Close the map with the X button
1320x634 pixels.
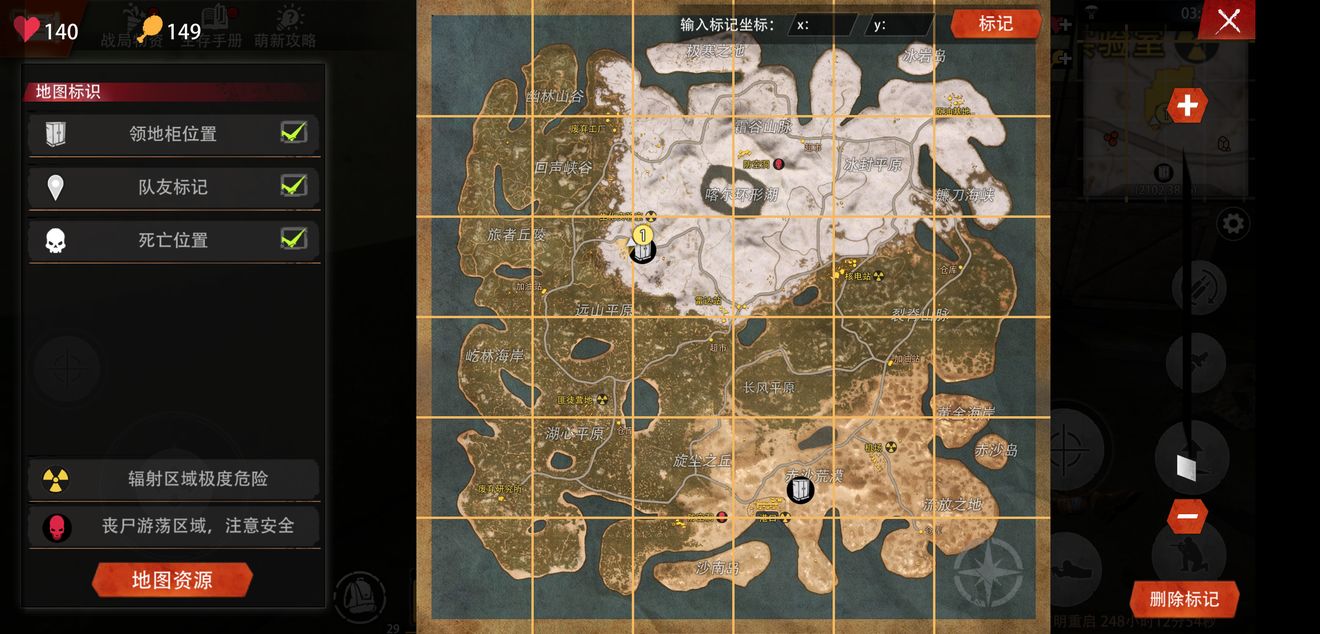pyautogui.click(x=1228, y=20)
